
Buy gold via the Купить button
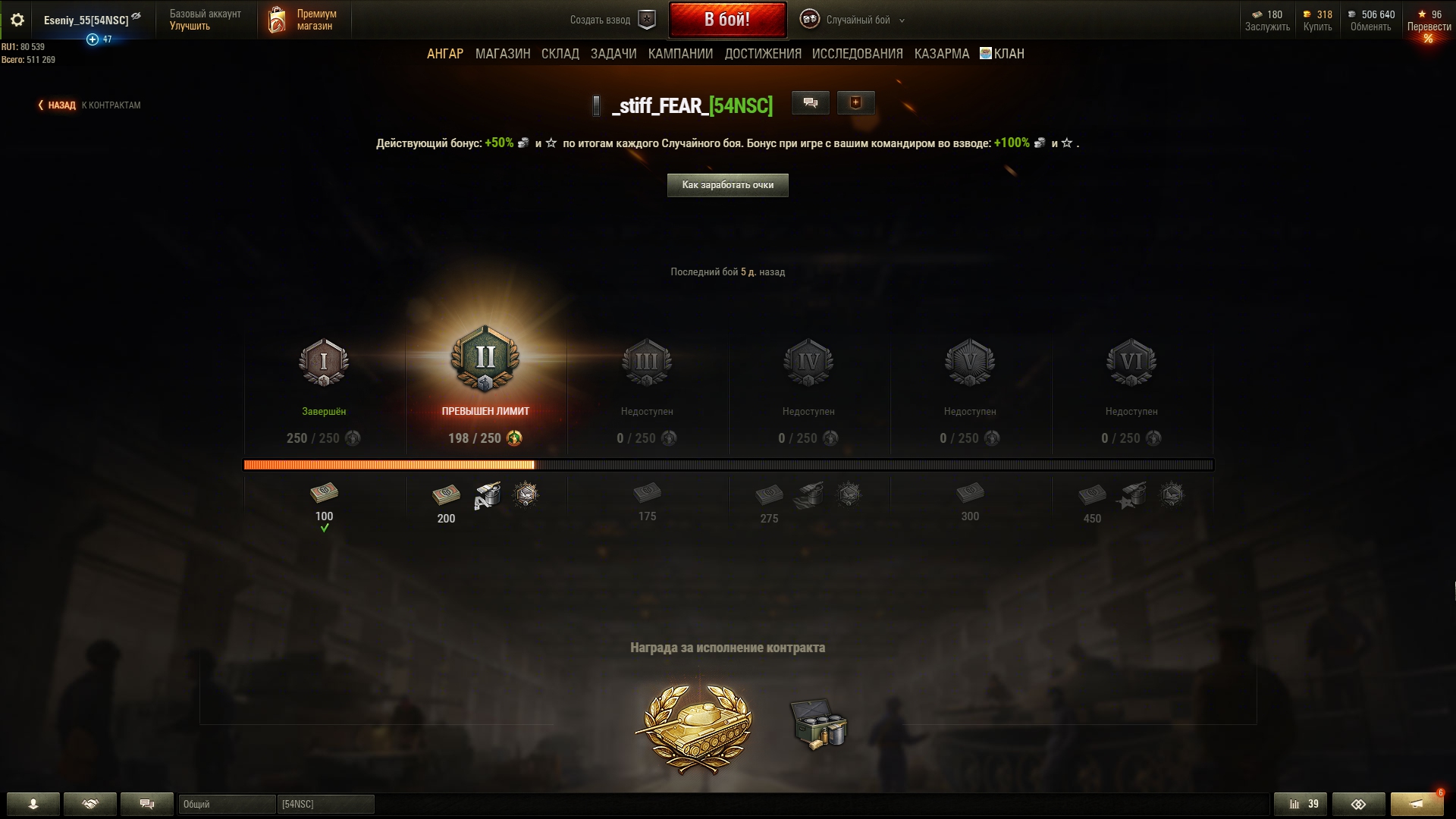click(1317, 20)
